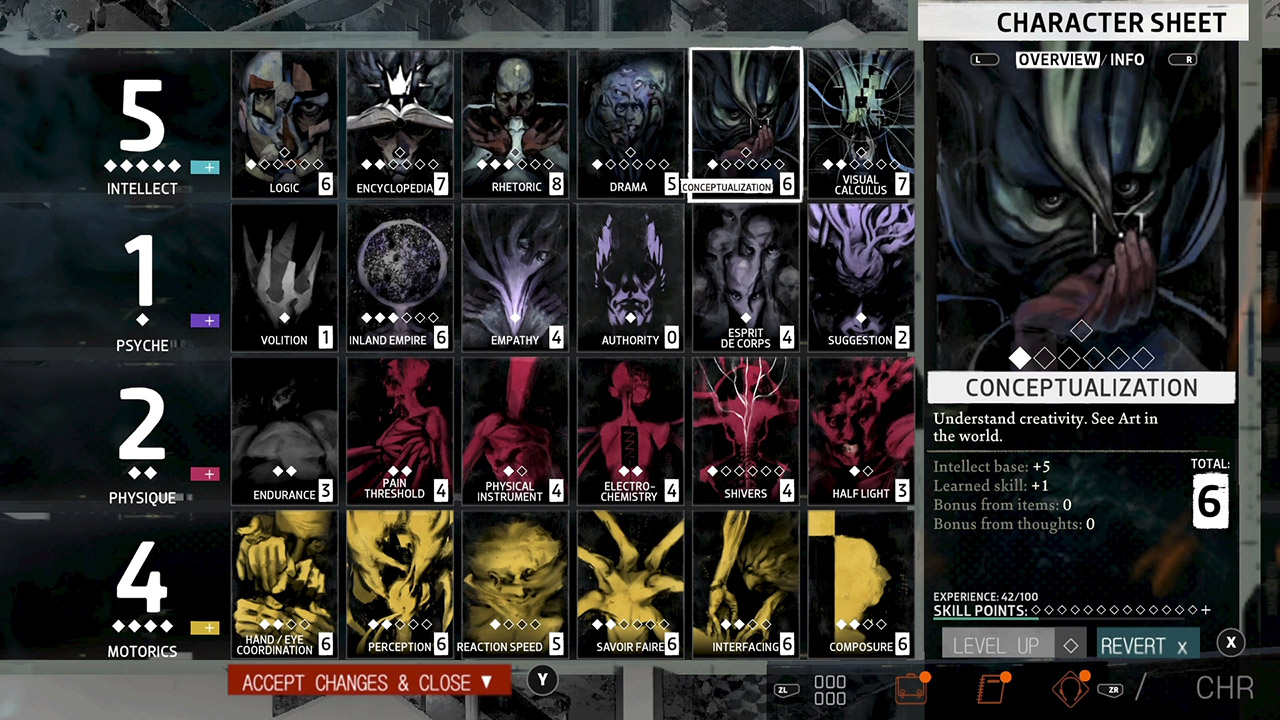The image size is (1280, 720).
Task: Open the journal notebook icon
Action: click(992, 688)
